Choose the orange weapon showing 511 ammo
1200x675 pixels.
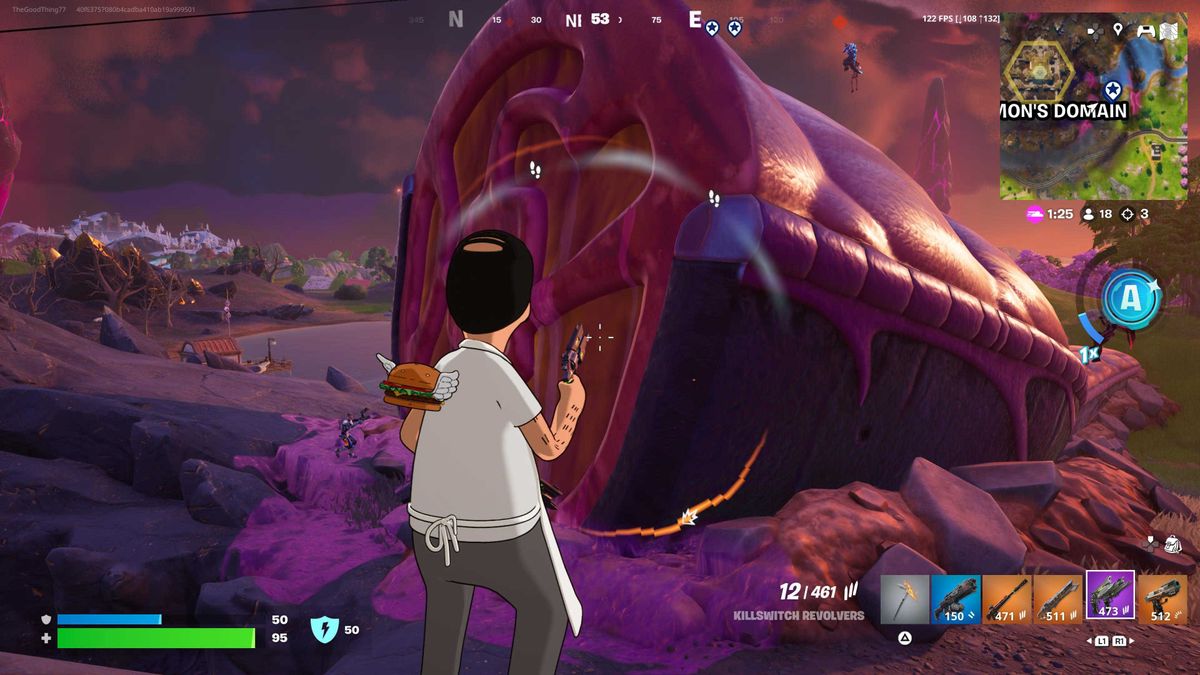[x=1058, y=599]
